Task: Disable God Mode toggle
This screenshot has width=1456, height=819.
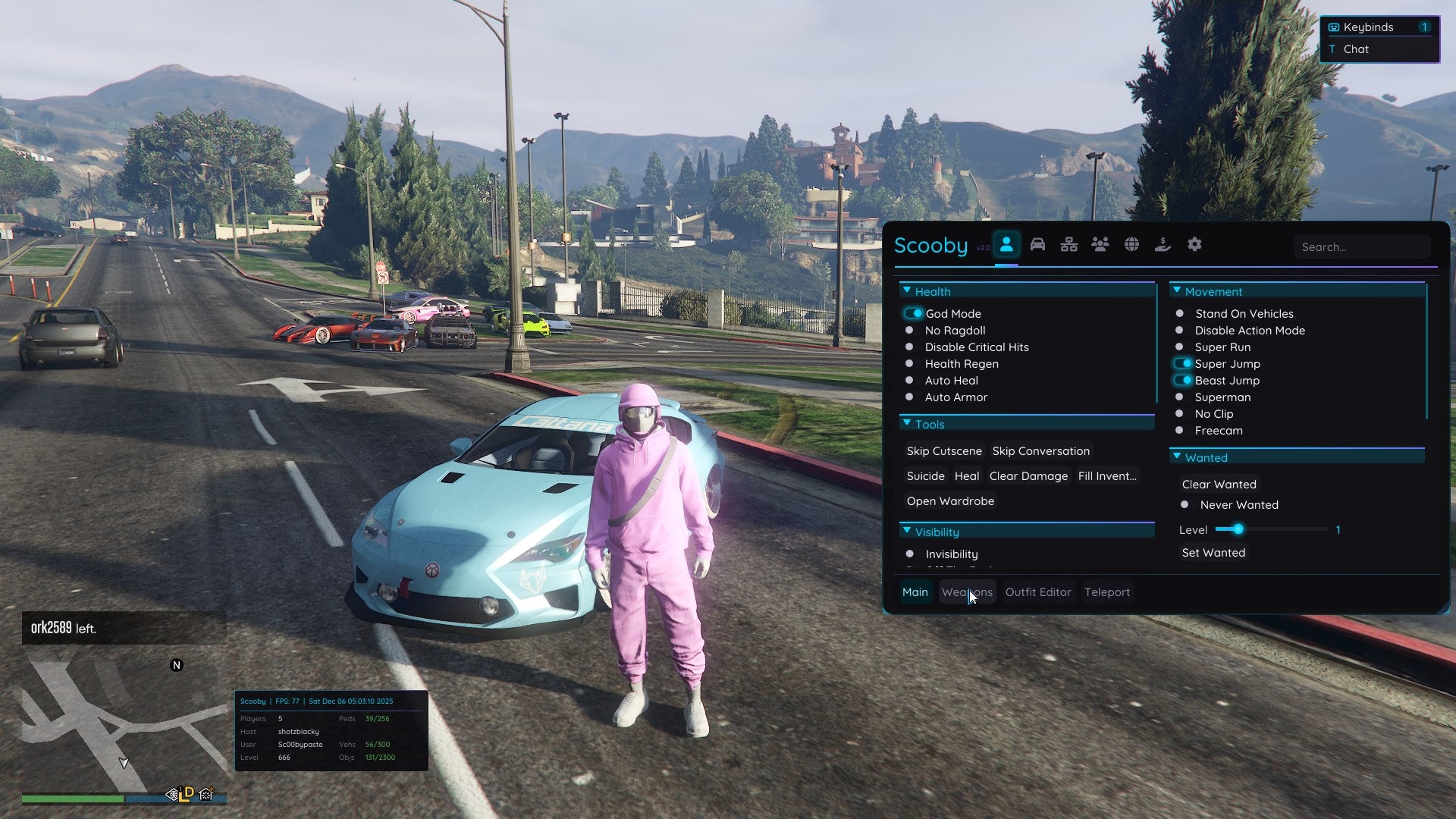Action: (x=914, y=312)
